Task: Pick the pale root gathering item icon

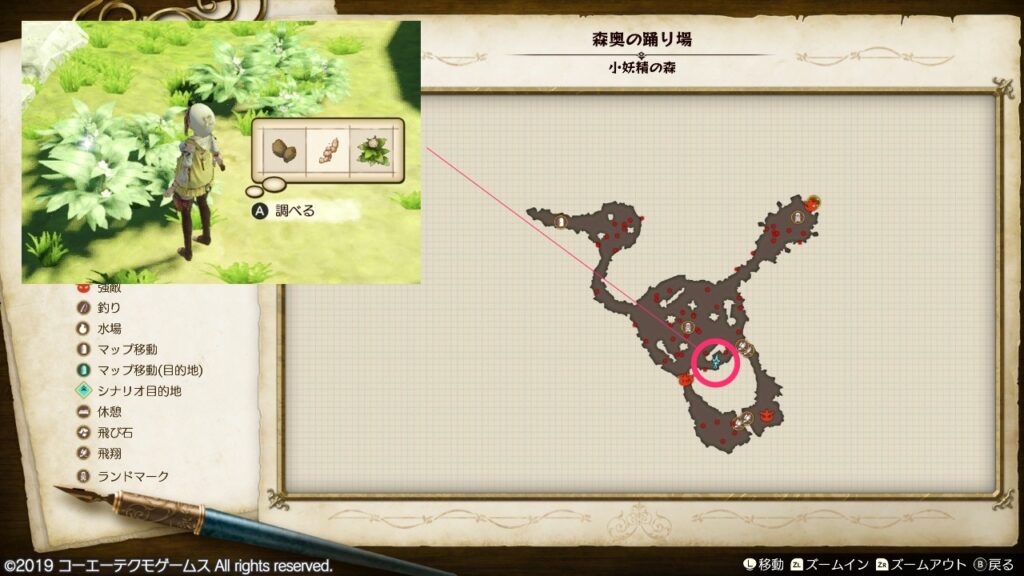Action: pyautogui.click(x=328, y=152)
